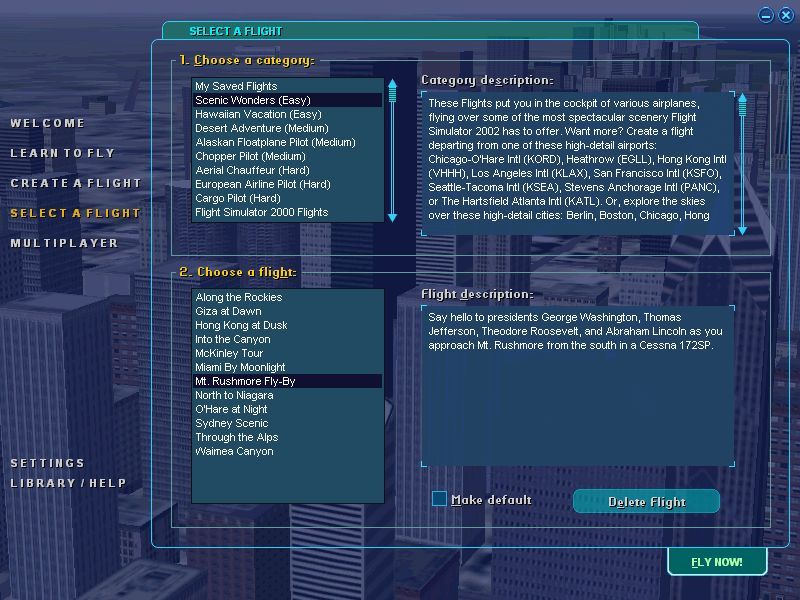Viewport: 800px width, 600px height.
Task: Open the Welcome menu page
Action: pos(48,123)
